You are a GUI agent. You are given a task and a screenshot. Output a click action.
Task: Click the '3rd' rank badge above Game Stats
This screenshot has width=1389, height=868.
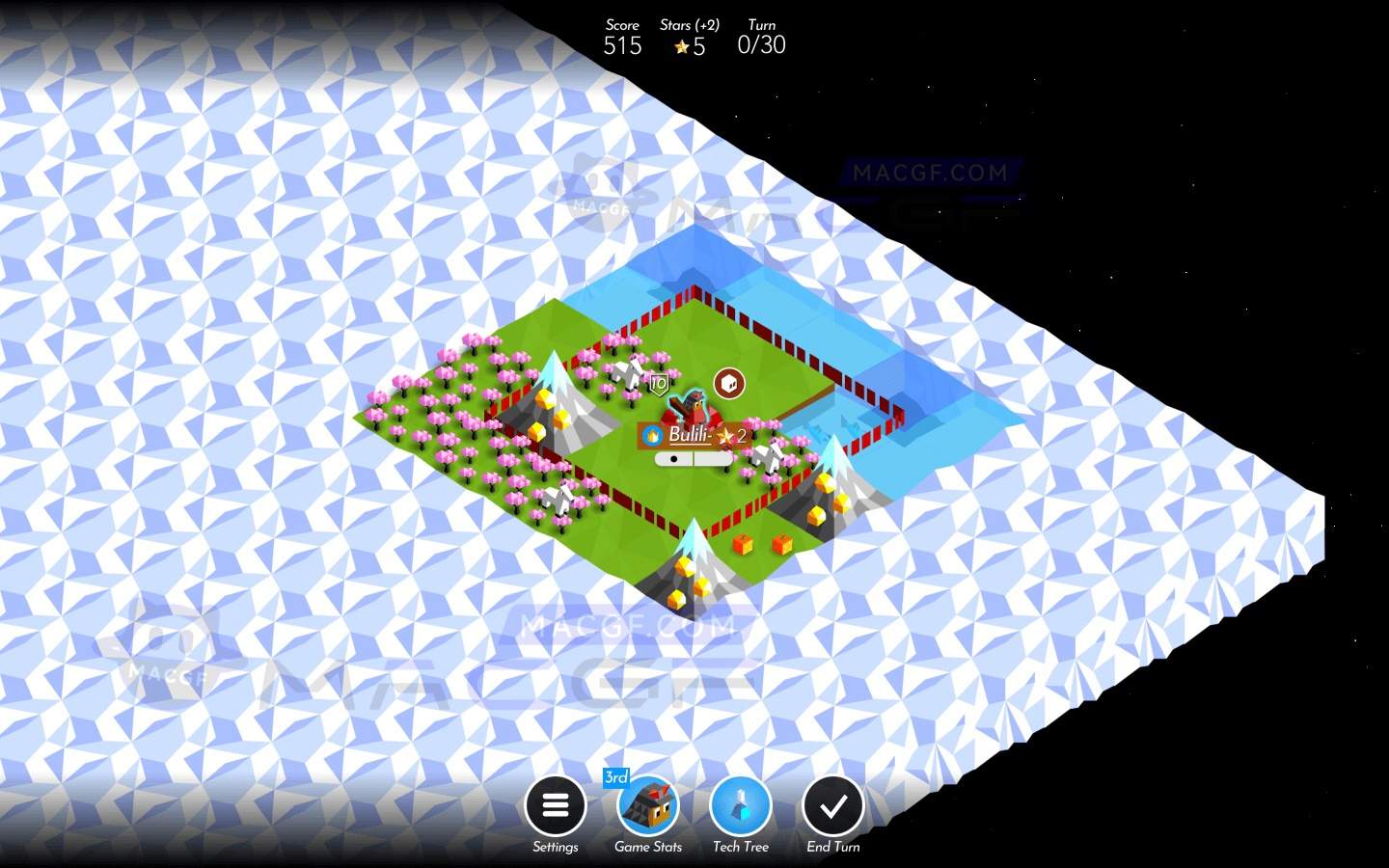pos(616,776)
